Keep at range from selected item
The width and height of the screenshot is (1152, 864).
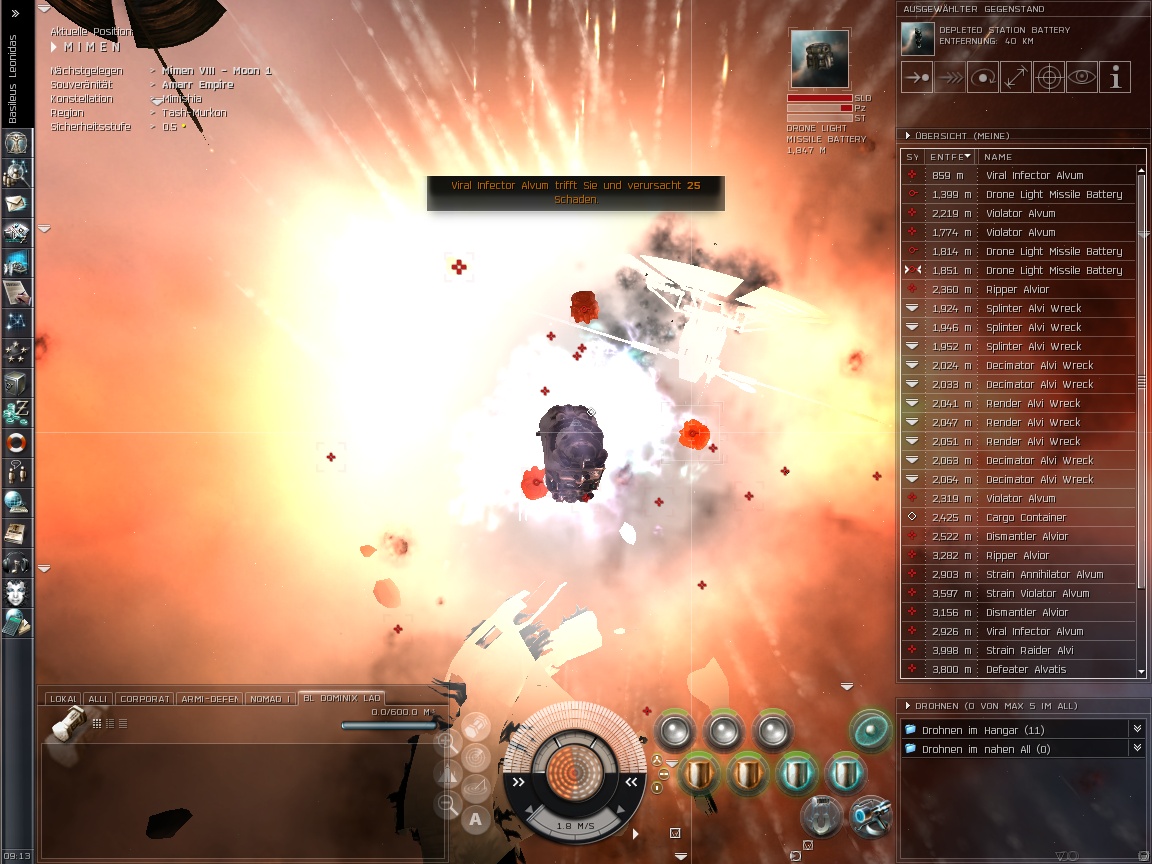1015,77
